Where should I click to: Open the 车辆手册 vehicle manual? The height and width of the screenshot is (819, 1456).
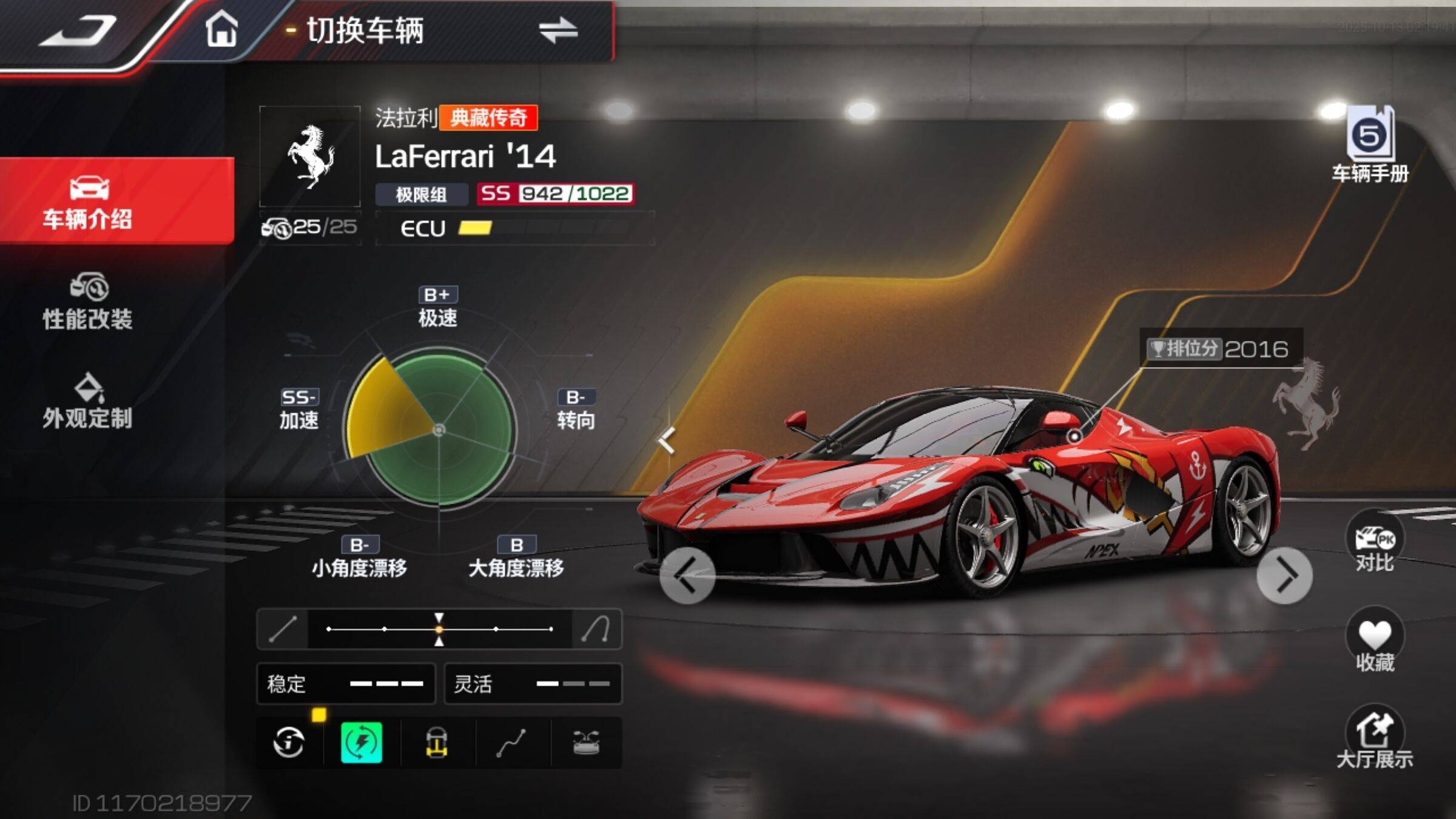click(x=1370, y=144)
